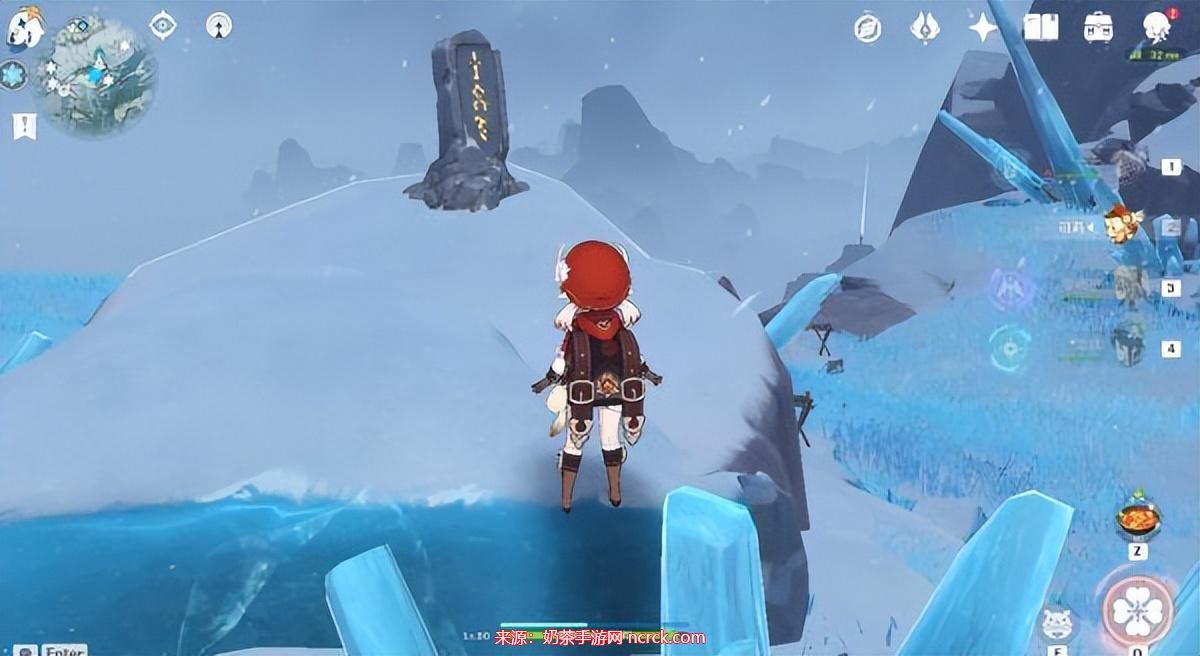Open the Events compass icon

868,28
